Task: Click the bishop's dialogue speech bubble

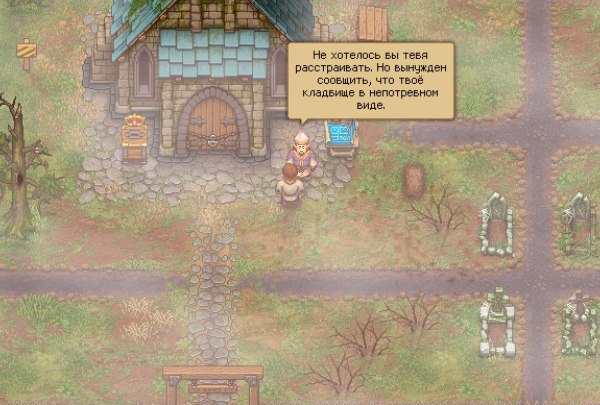Action: (370, 79)
